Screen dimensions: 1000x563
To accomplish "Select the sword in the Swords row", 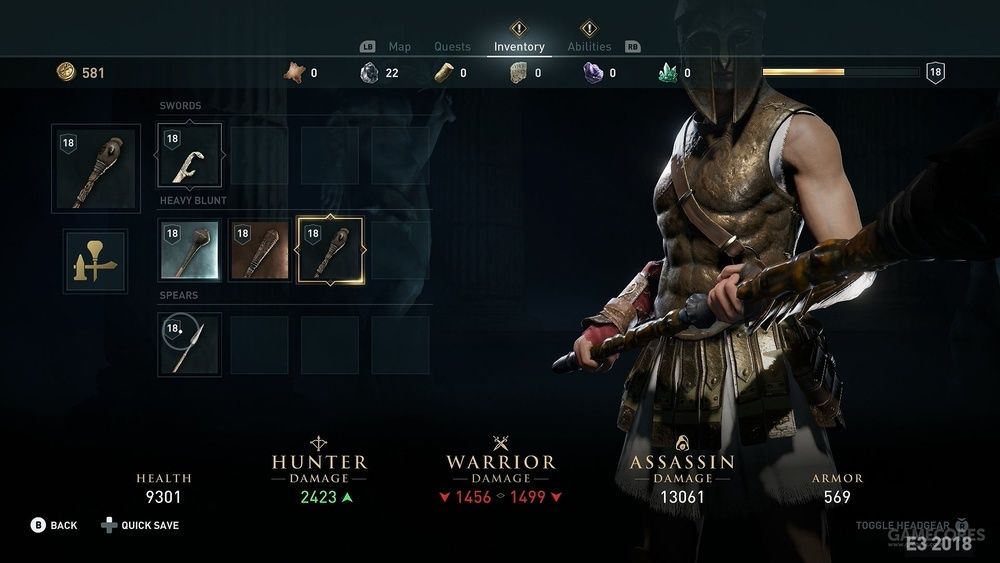I will [190, 156].
